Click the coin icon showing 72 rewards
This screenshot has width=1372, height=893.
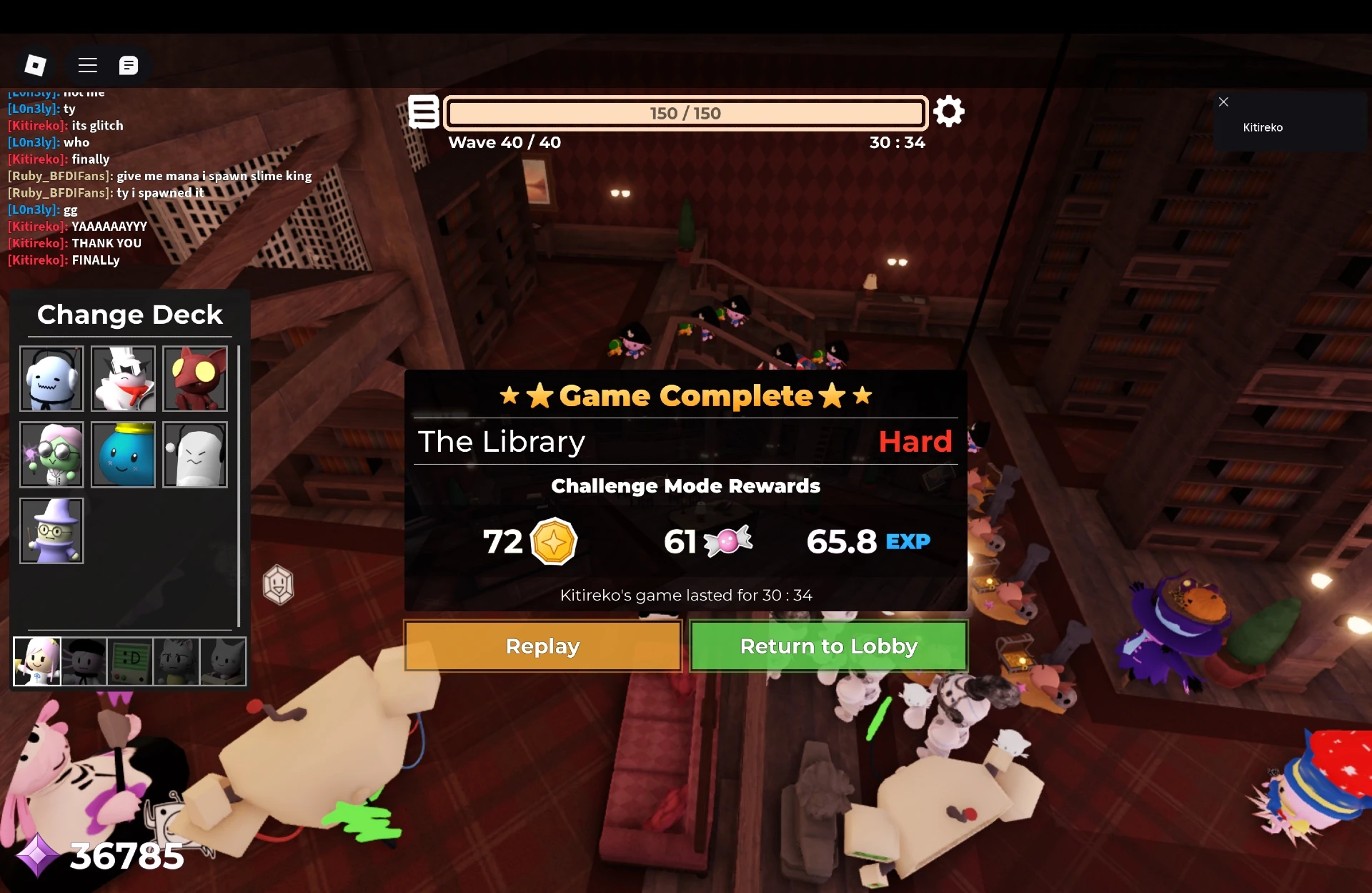(552, 542)
